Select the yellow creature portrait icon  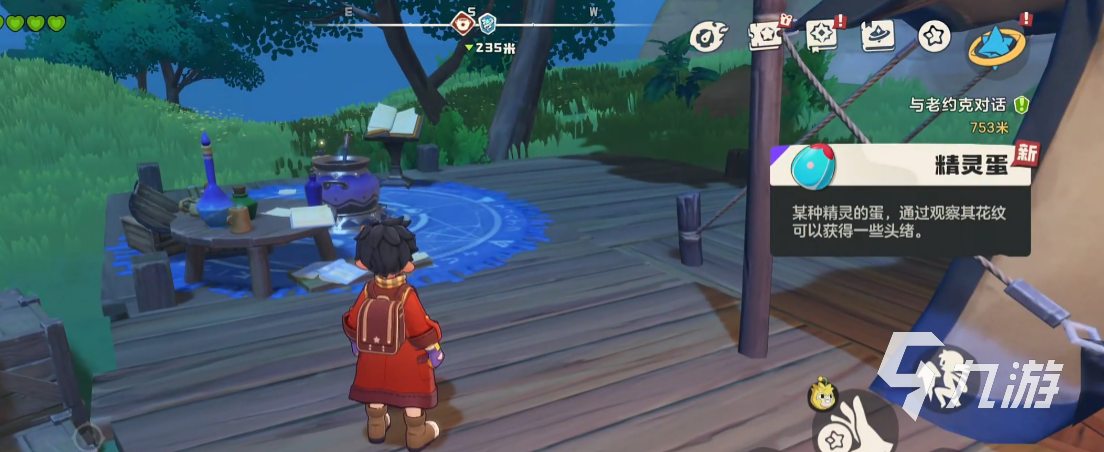[821, 395]
